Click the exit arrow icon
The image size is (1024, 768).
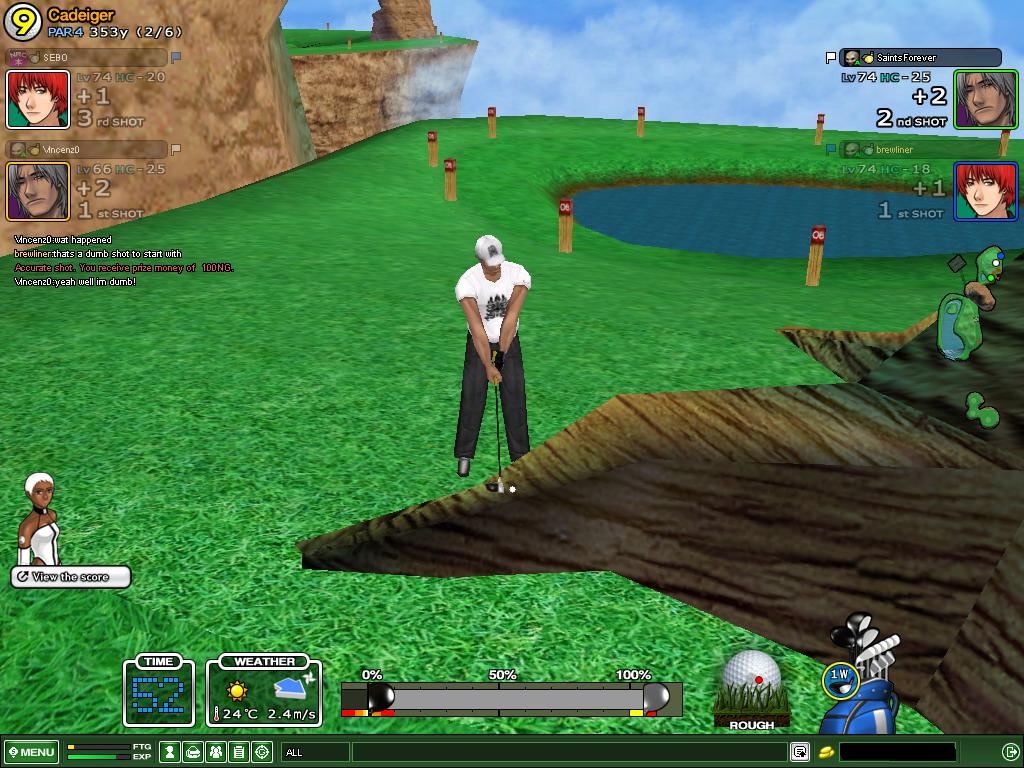coord(1009,752)
